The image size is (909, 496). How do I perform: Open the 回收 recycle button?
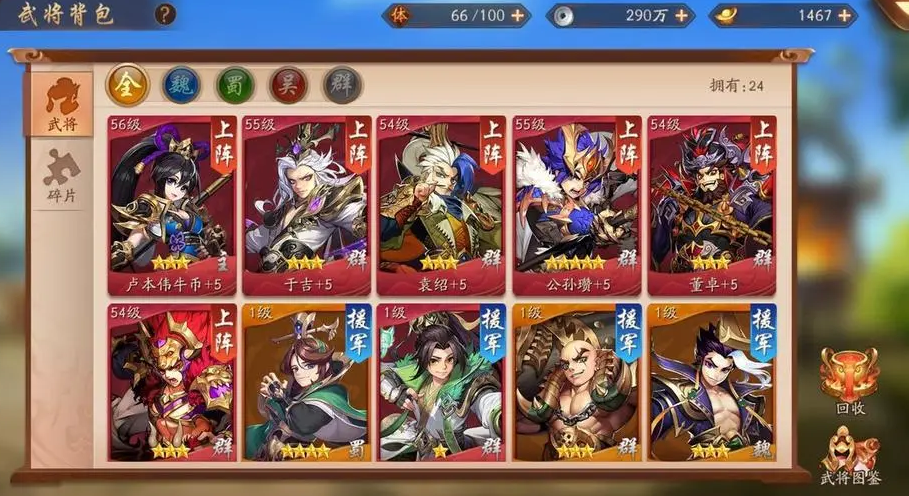coord(848,380)
